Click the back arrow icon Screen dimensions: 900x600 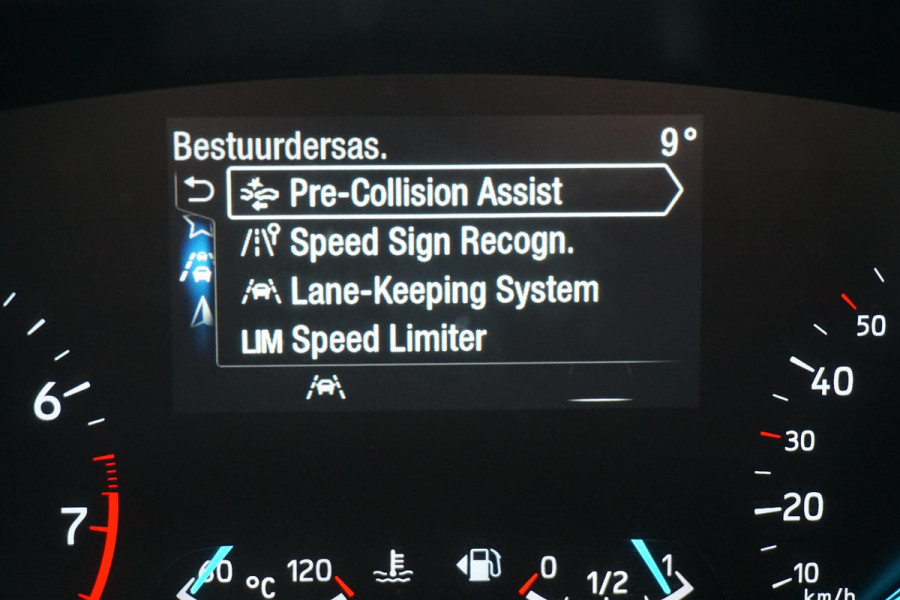(x=199, y=190)
